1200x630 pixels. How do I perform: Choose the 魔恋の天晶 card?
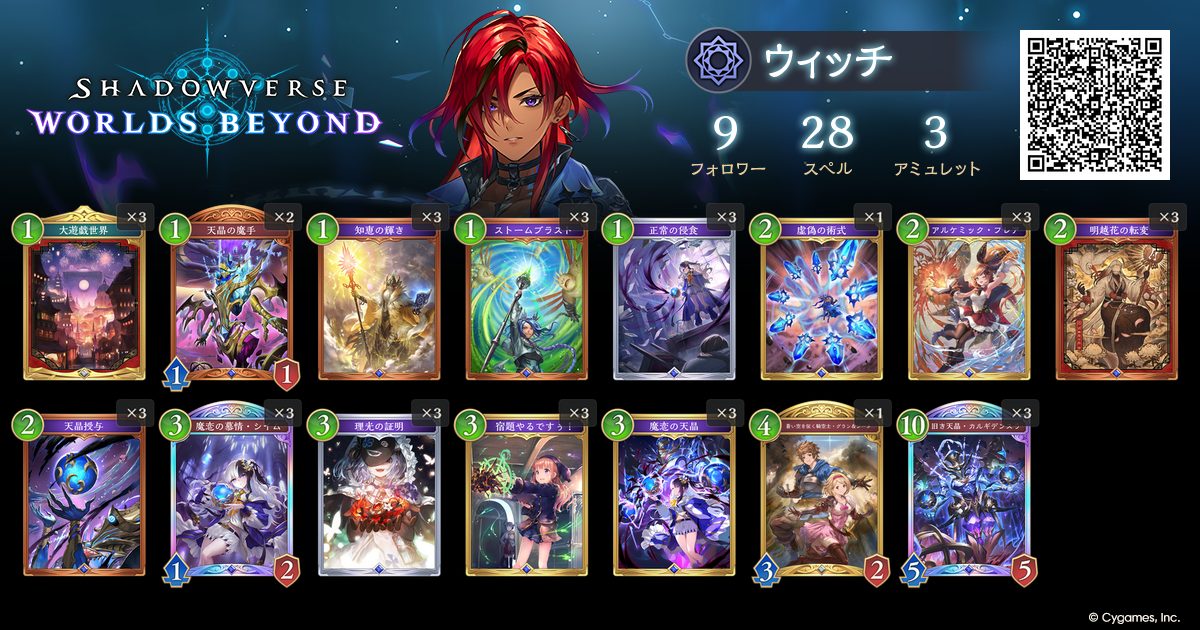point(674,497)
